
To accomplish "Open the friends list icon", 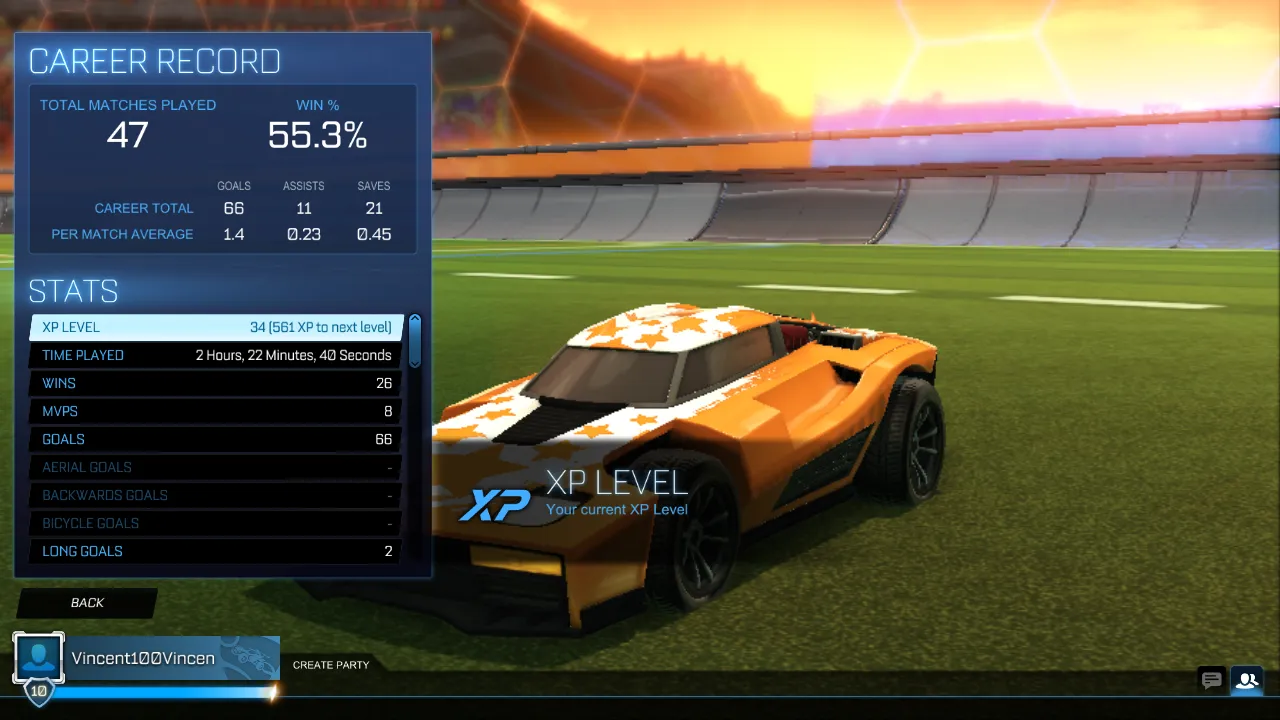I will (x=1246, y=680).
